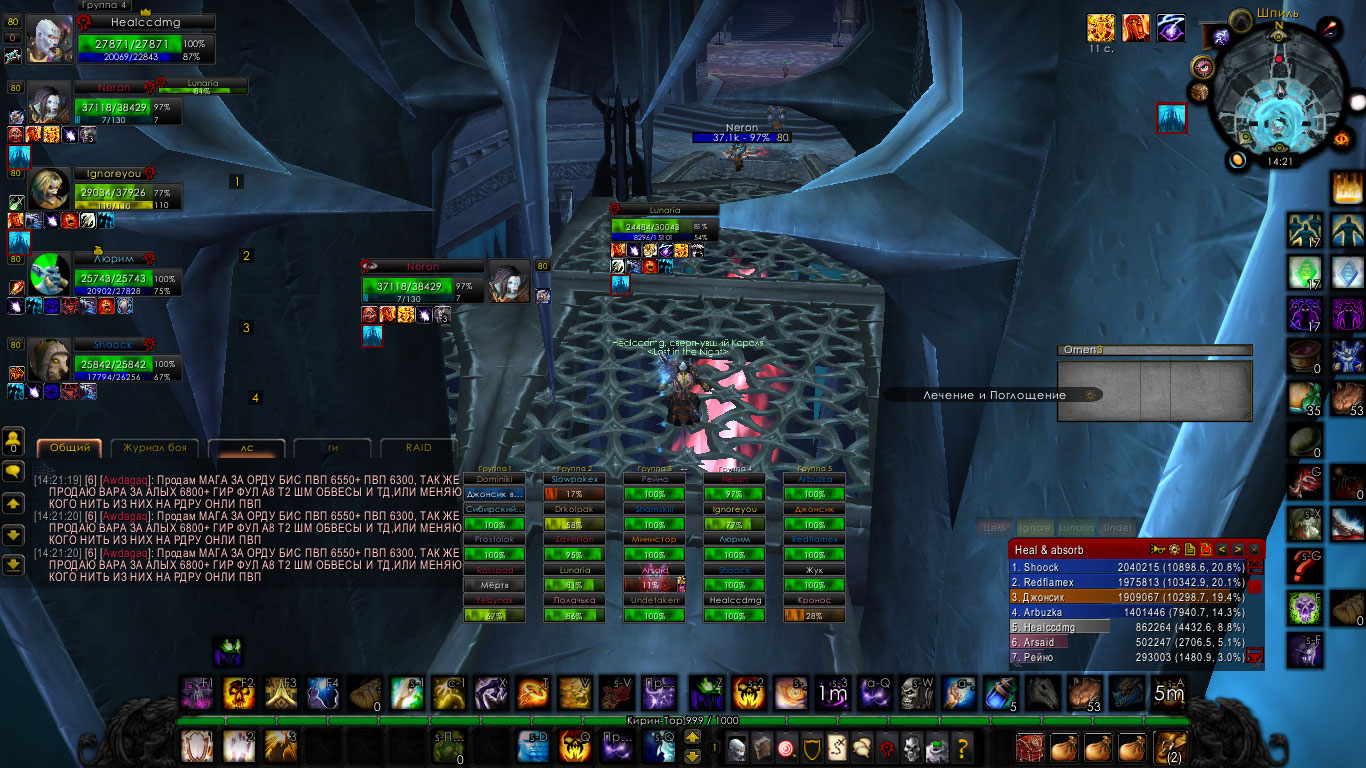
Task: Jump chat to the bottom
Action: (14, 565)
